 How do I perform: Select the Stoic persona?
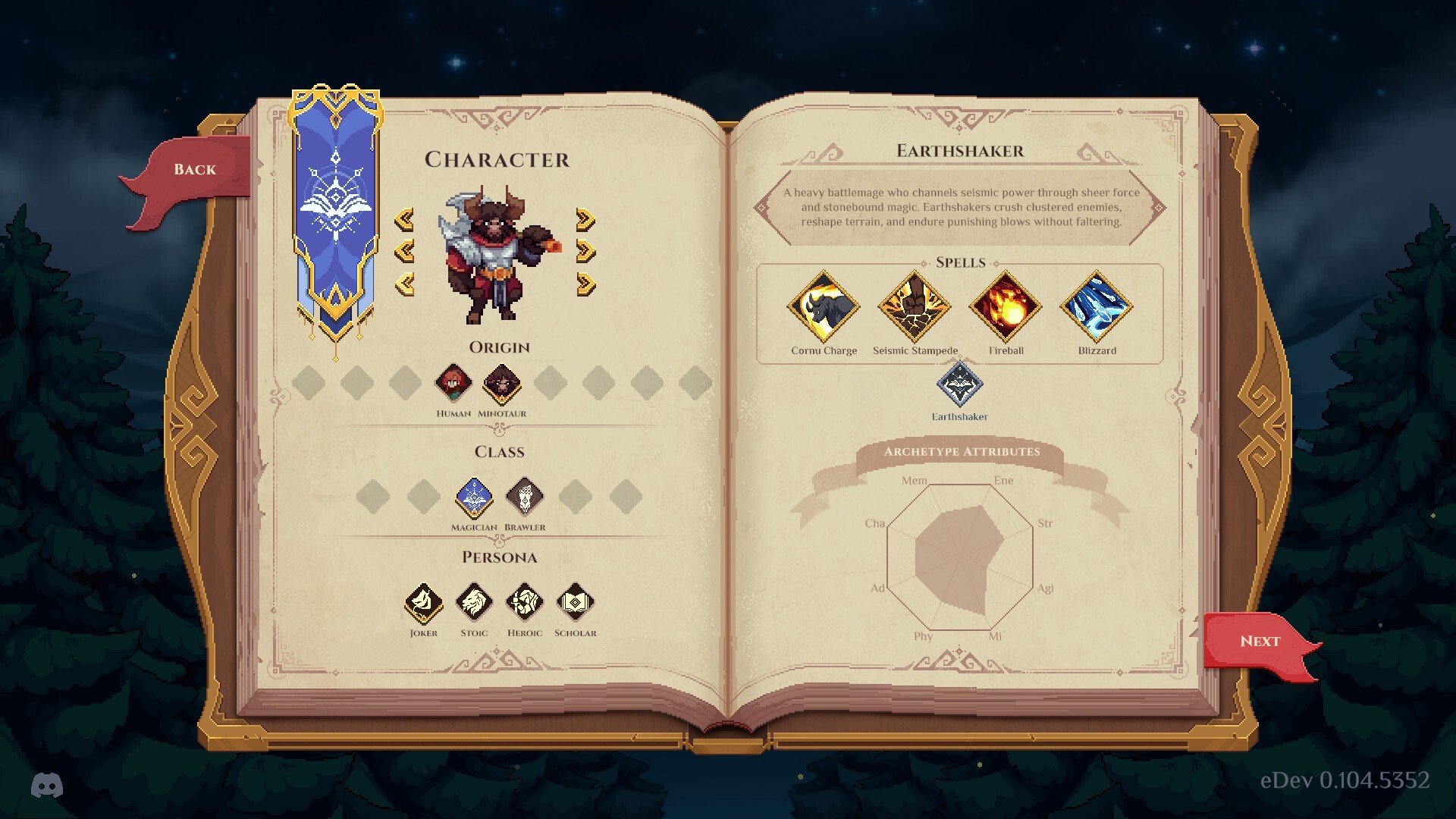(x=474, y=603)
